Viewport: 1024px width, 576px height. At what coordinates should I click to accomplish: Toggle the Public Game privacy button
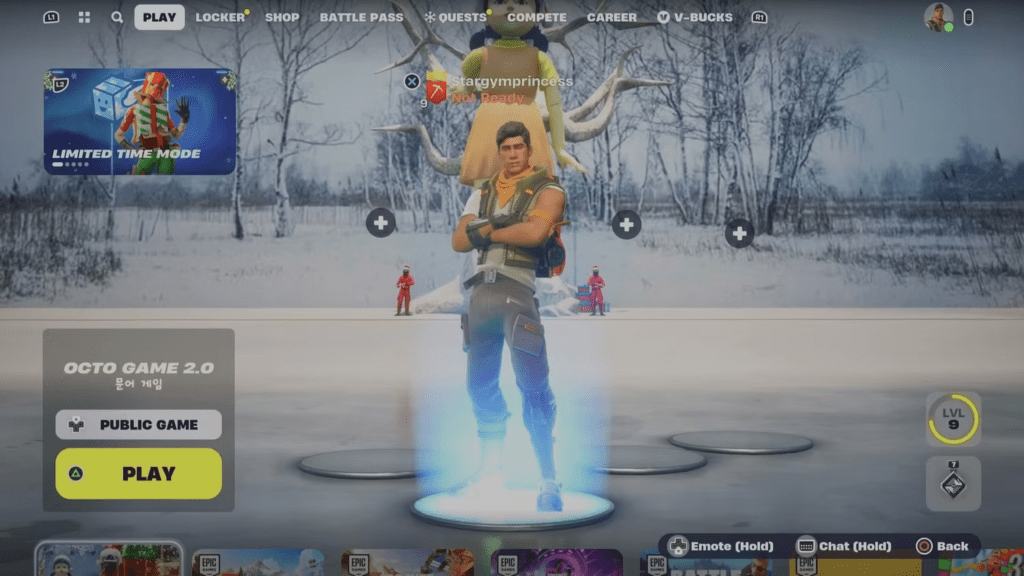(x=139, y=424)
